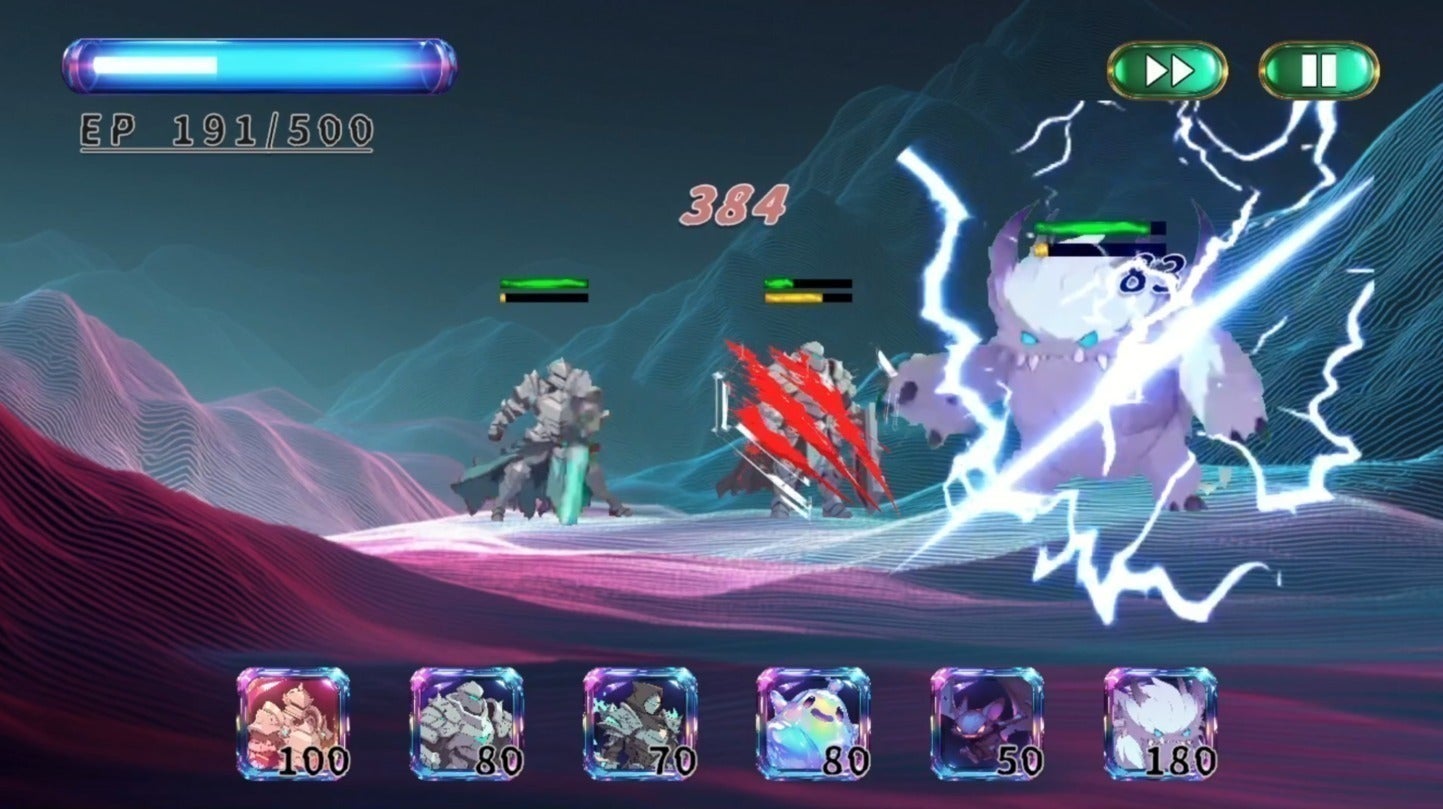Speed up battle with the fast-forward button
The height and width of the screenshot is (809, 1443).
pyautogui.click(x=1167, y=70)
